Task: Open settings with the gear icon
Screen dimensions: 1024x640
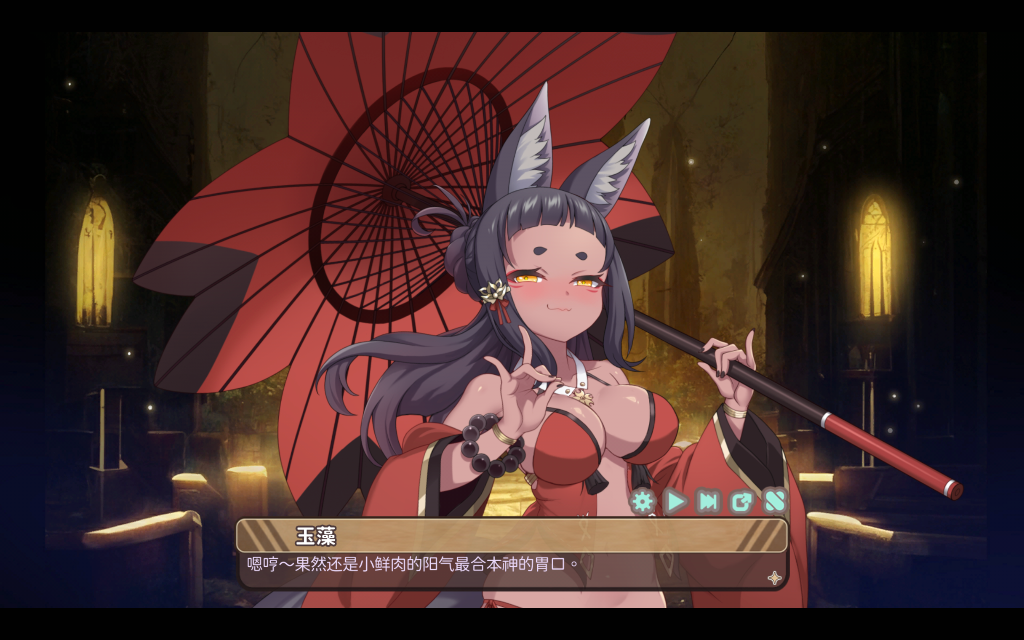Action: (x=642, y=501)
